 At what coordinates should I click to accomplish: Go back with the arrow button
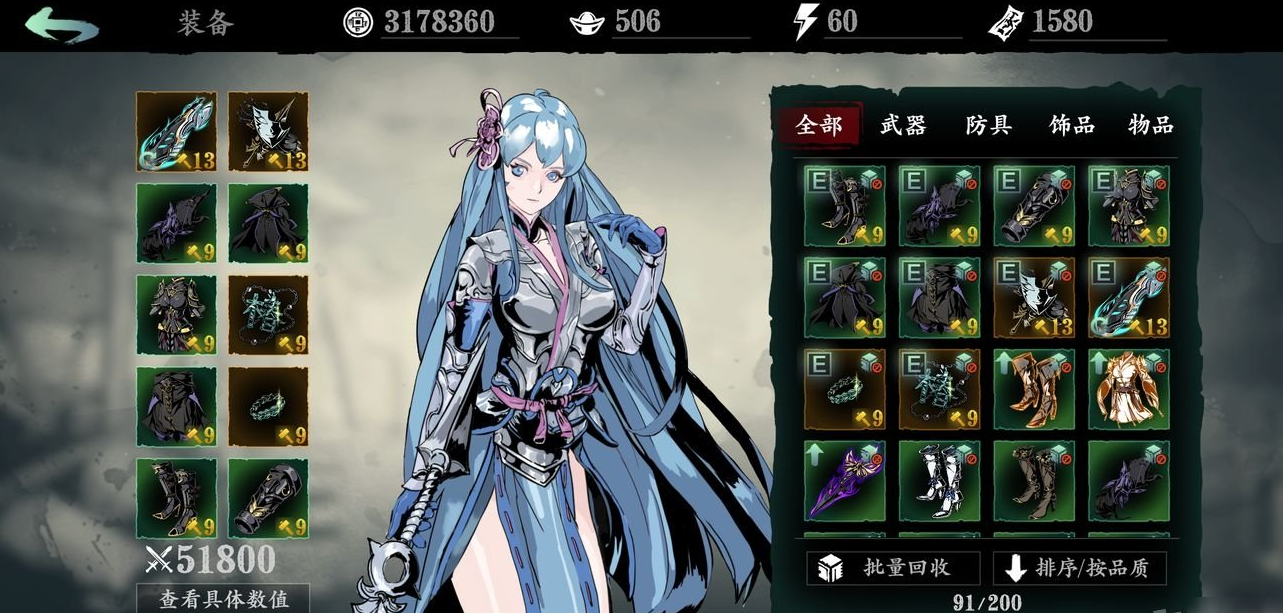(x=62, y=25)
